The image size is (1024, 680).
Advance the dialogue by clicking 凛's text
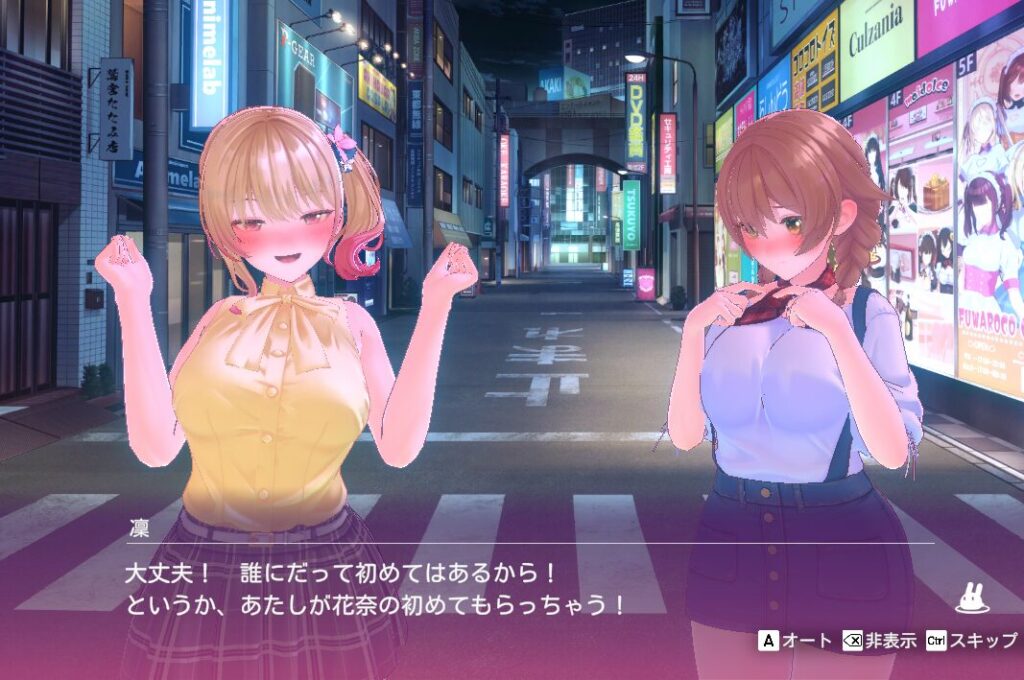[375, 590]
